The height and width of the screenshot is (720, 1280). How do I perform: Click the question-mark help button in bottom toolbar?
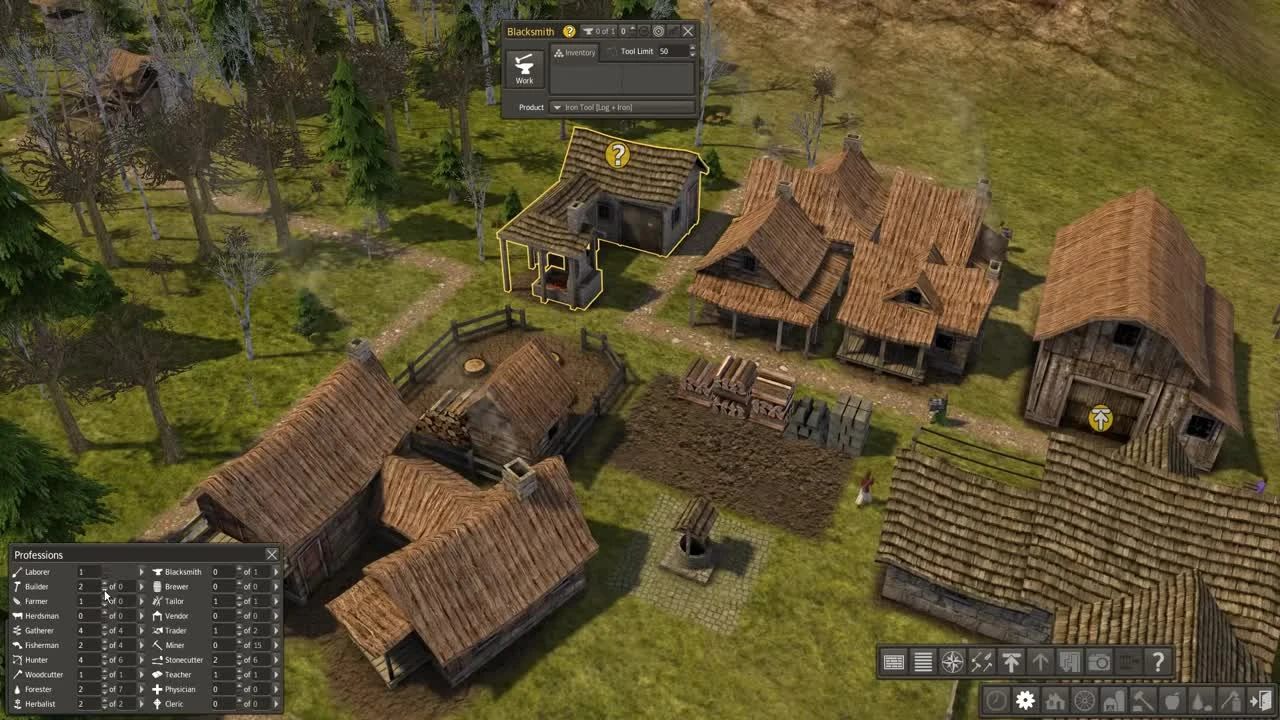1159,663
